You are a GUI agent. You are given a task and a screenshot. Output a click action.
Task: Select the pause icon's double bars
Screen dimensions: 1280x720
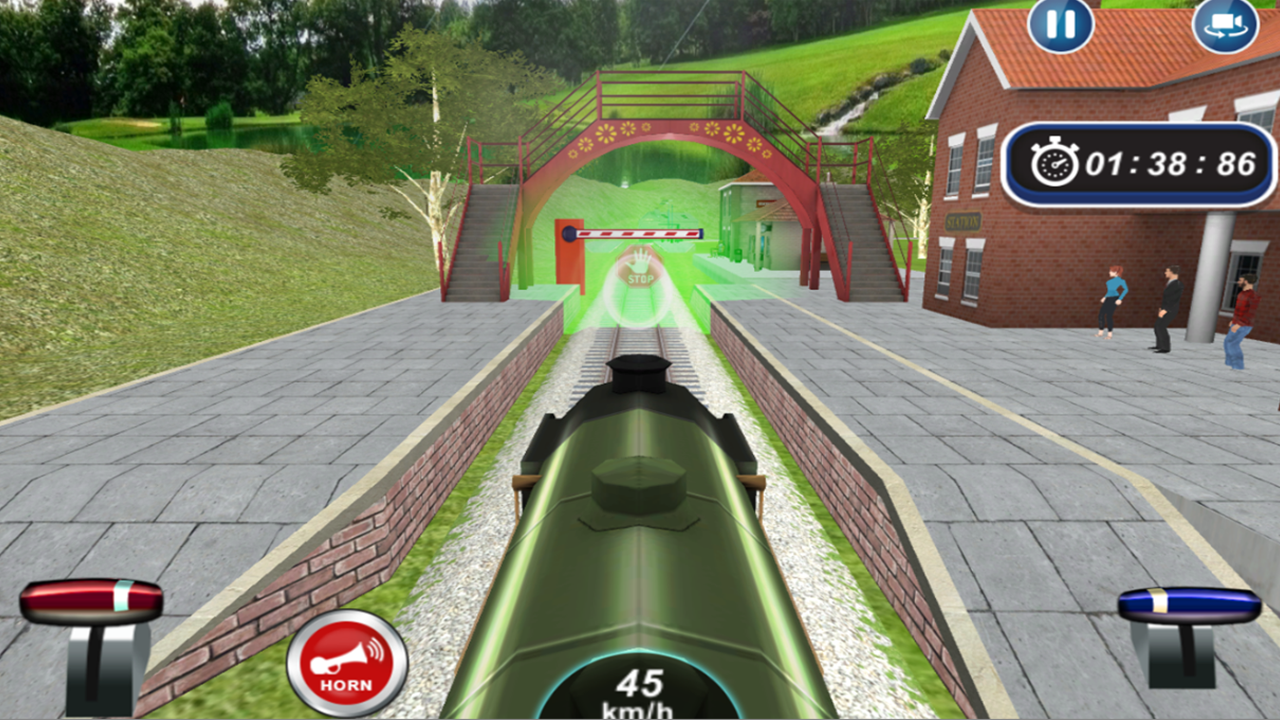click(1060, 25)
